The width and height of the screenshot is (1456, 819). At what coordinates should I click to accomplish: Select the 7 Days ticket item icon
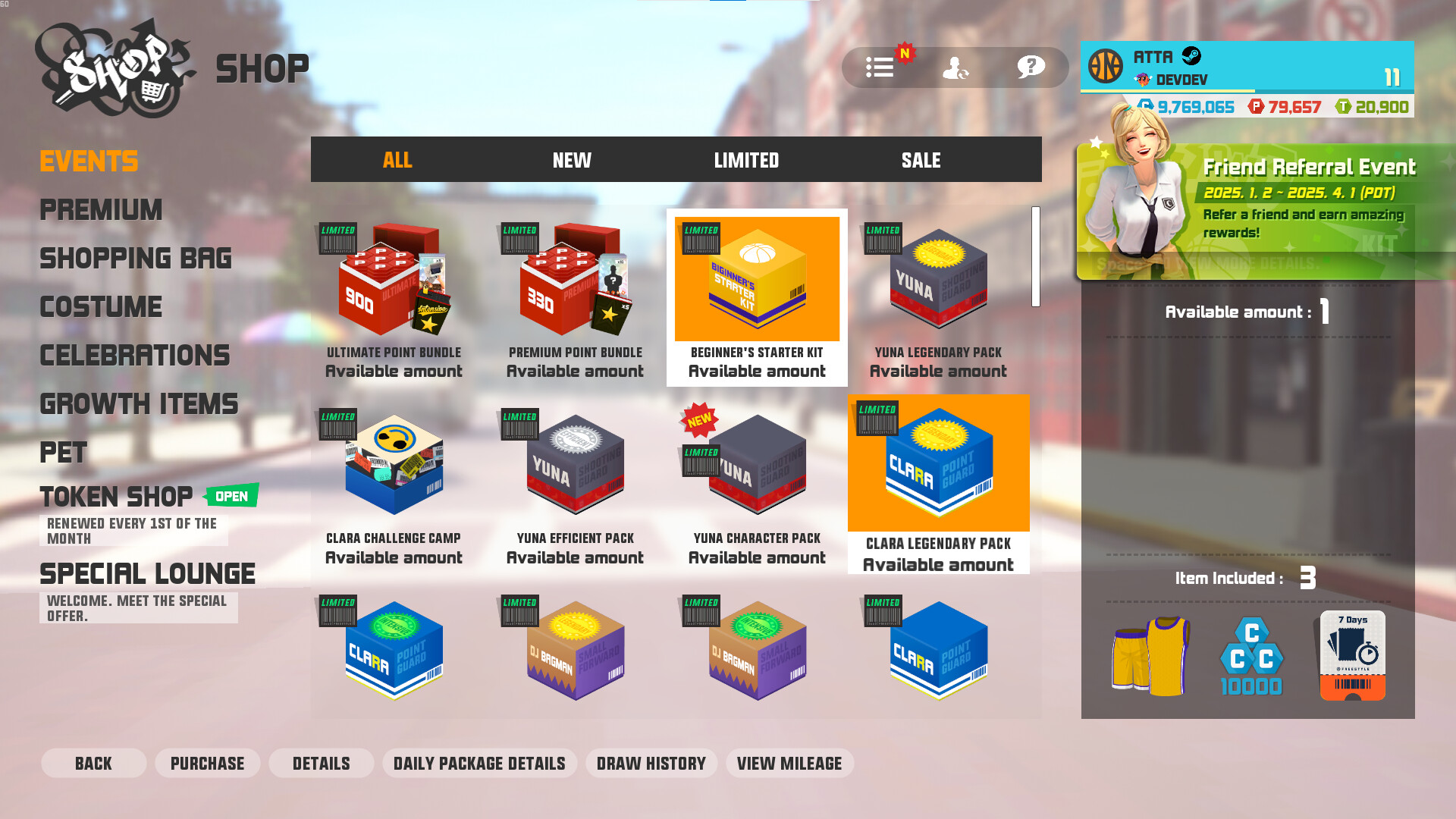[x=1351, y=654]
